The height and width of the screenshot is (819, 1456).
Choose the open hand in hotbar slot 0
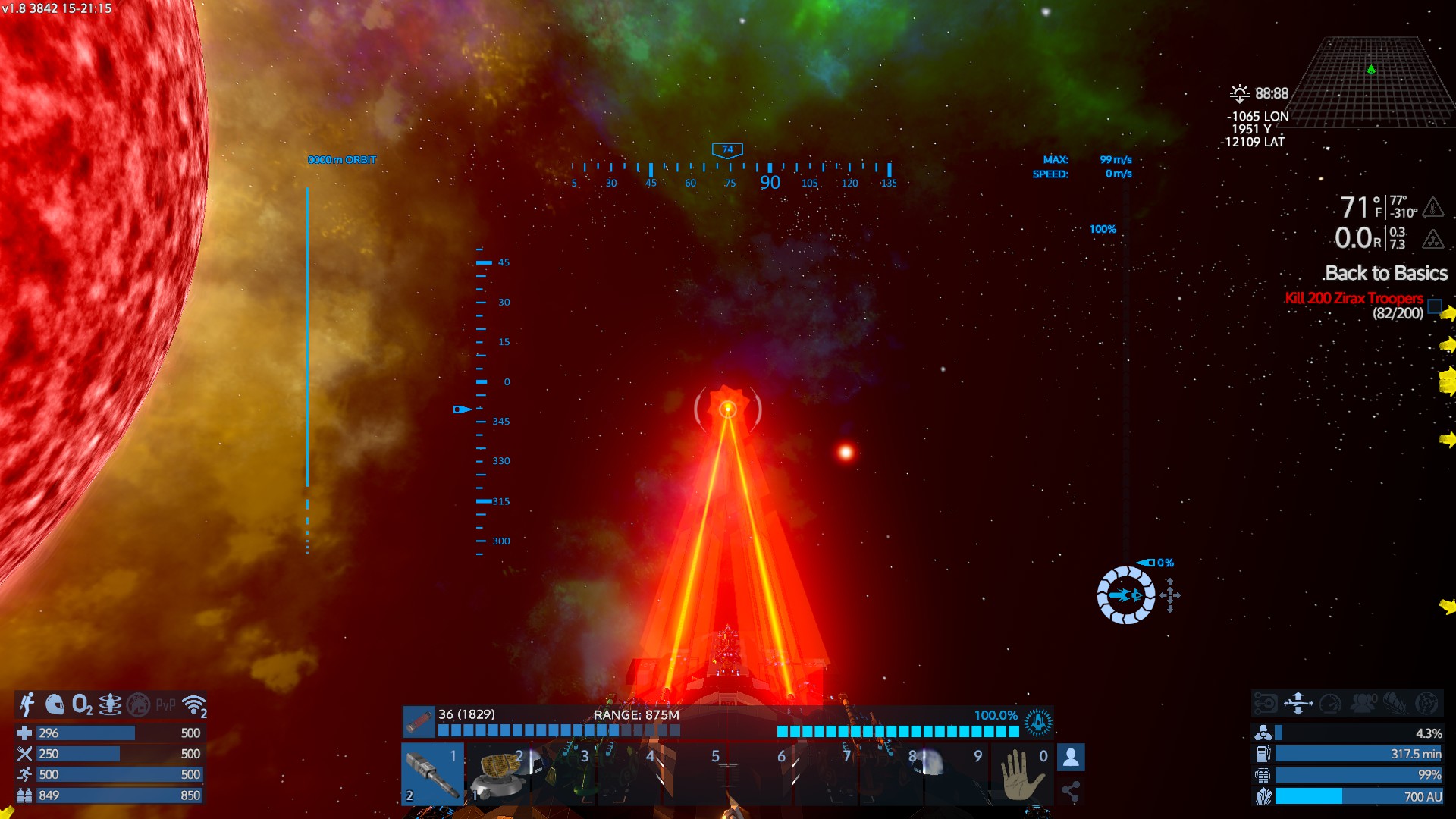pyautogui.click(x=1020, y=773)
